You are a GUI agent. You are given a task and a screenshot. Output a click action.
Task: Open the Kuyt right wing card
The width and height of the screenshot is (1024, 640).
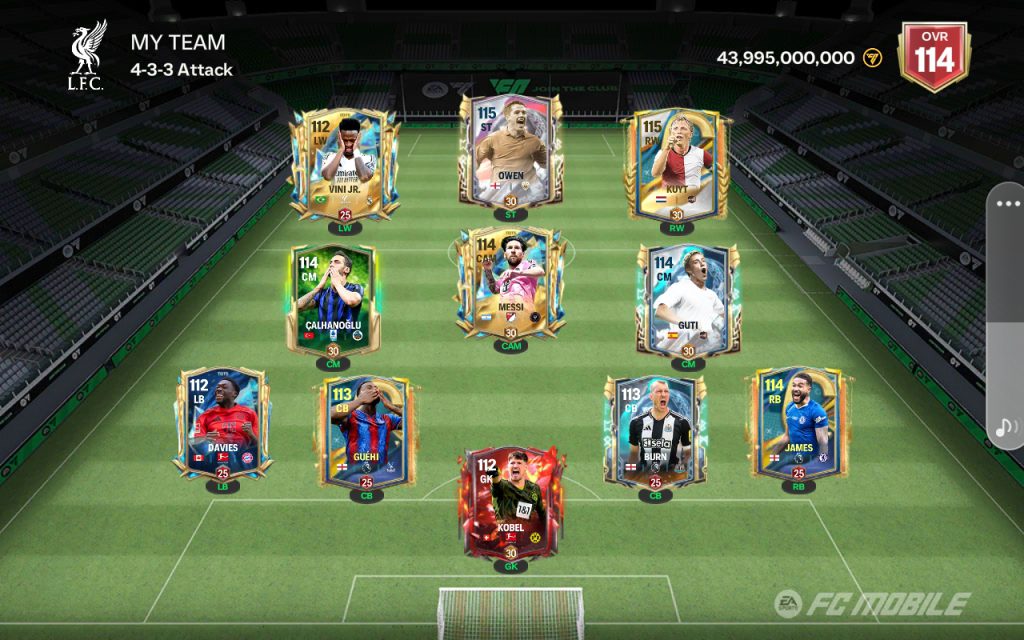click(677, 165)
